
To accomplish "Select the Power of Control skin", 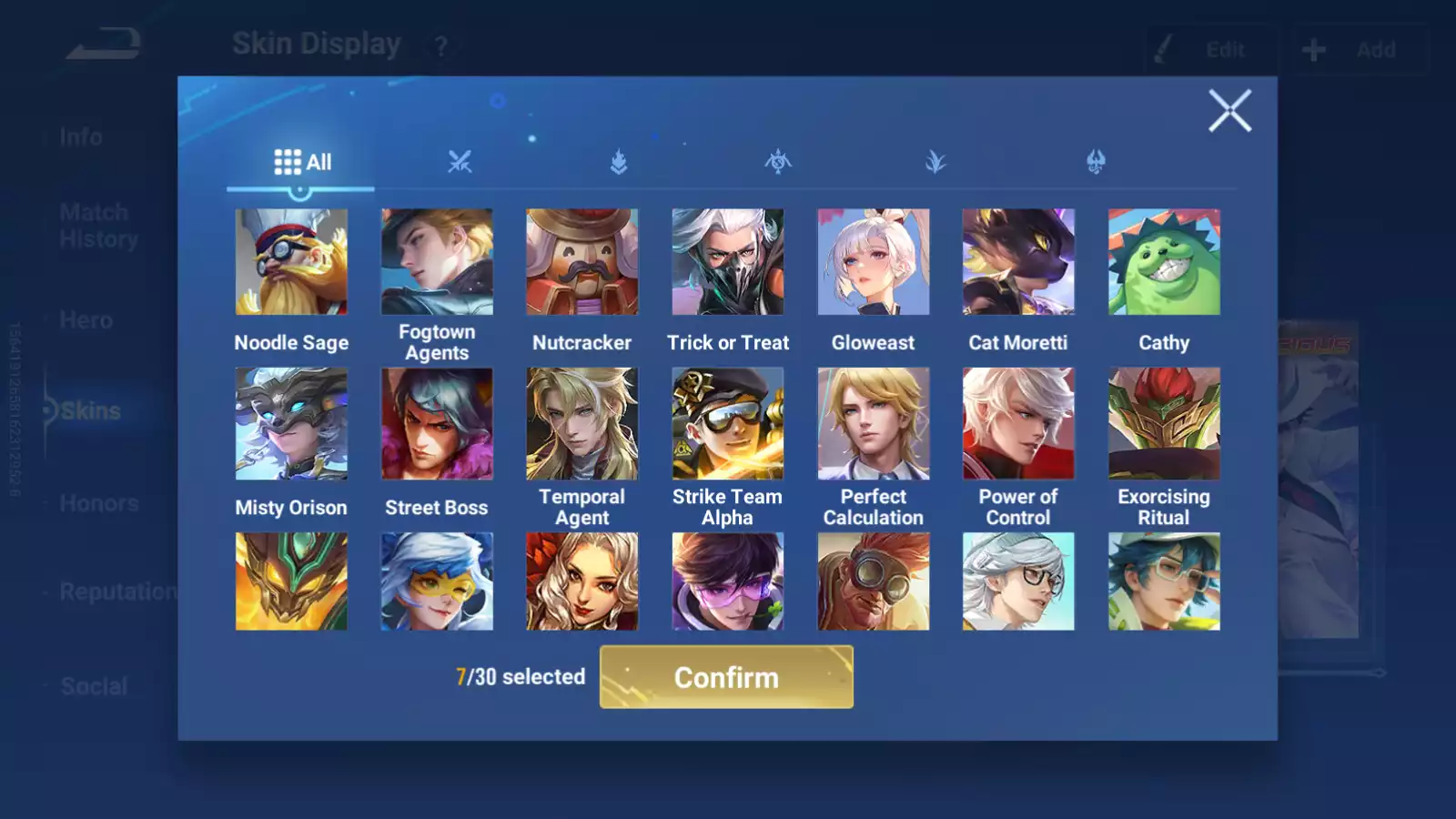I will (x=1018, y=423).
